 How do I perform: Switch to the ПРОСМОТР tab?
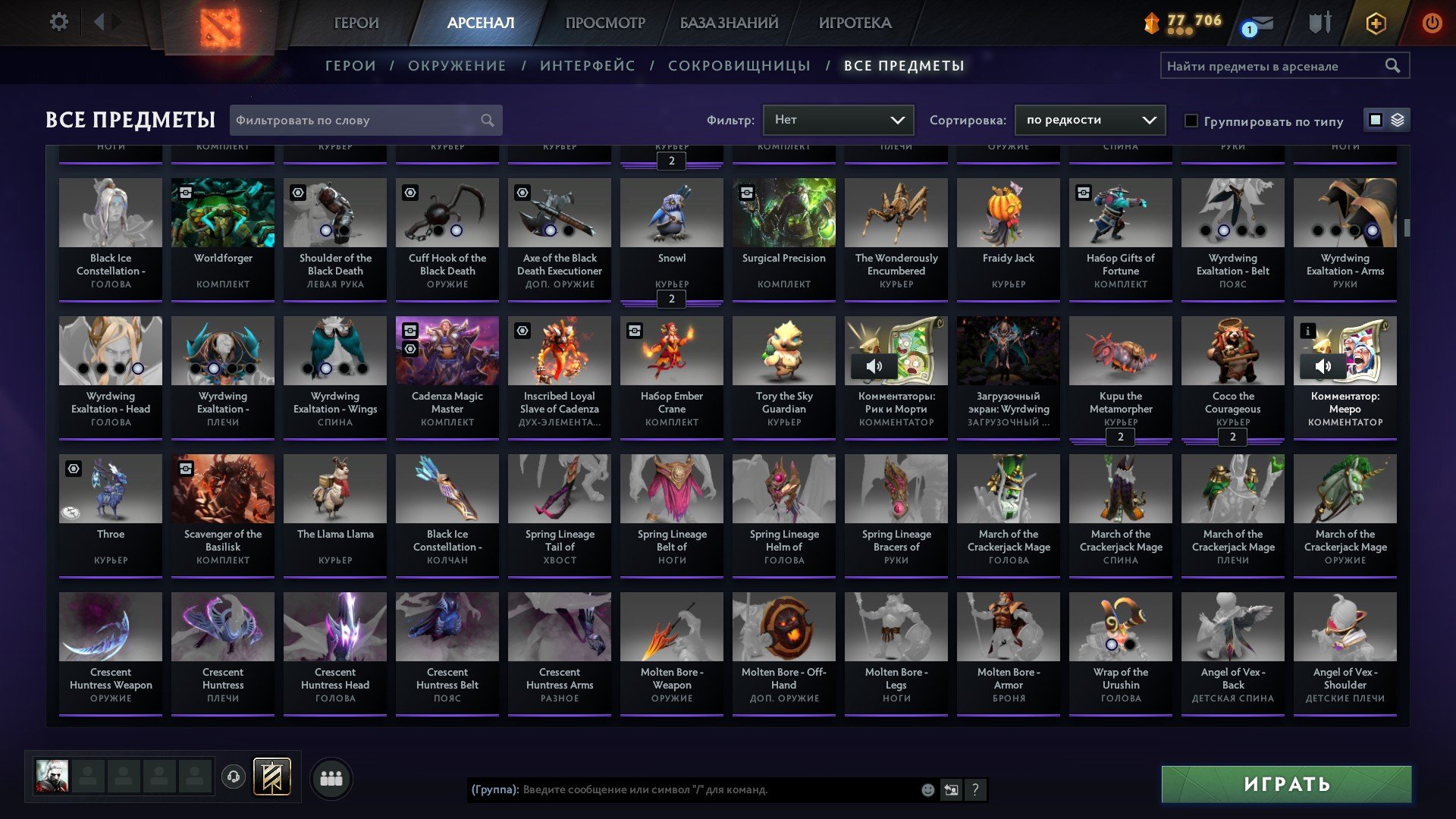point(604,23)
